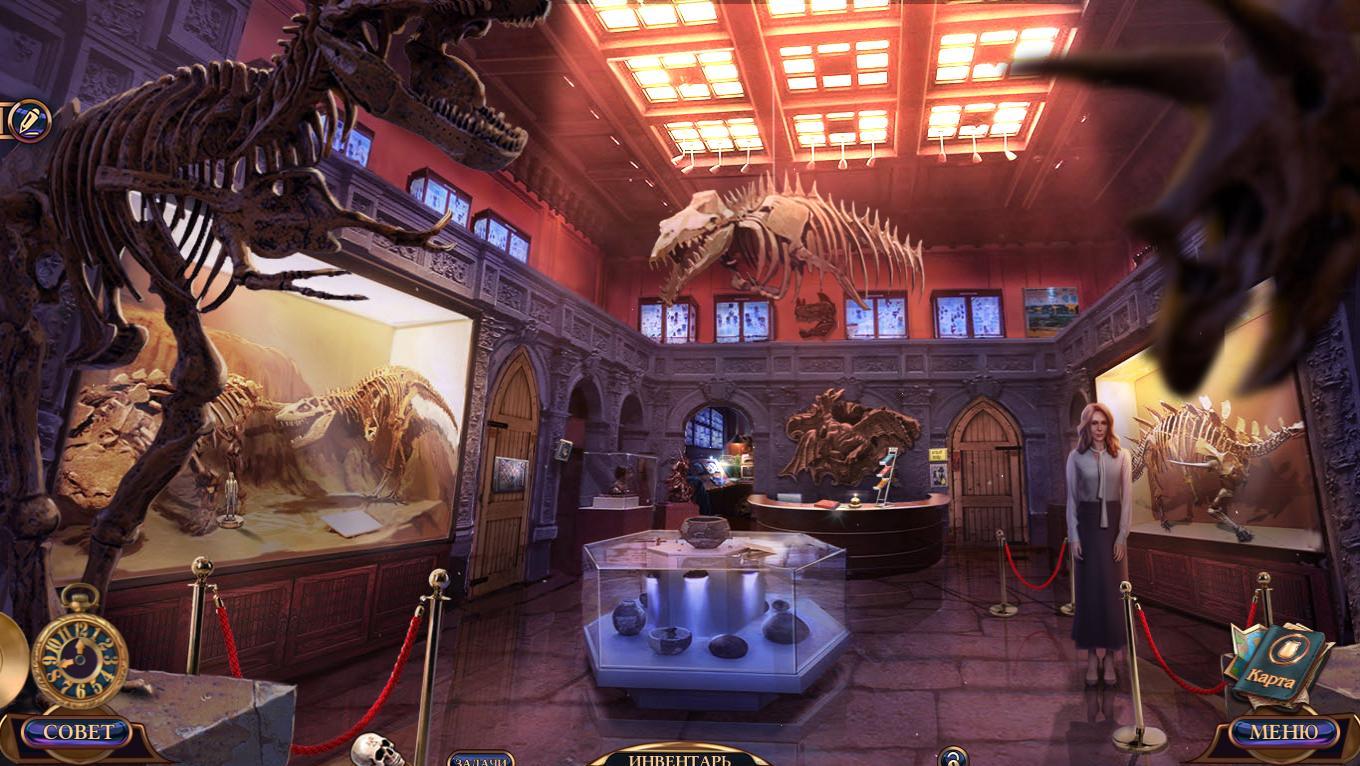Viewport: 1360px width, 766px height.
Task: Open the pencil notes icon
Action: [29, 120]
